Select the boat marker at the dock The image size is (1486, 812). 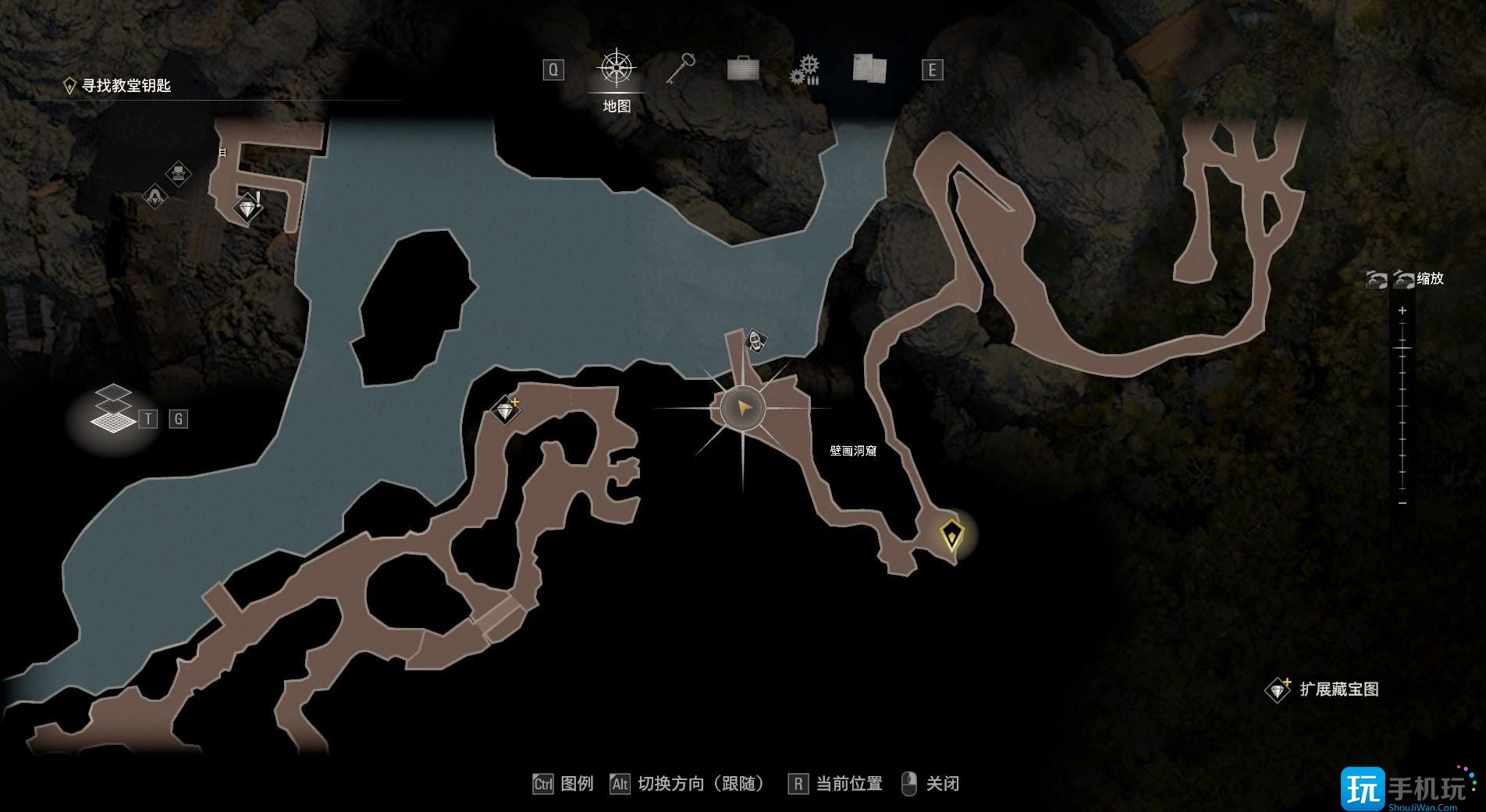(755, 340)
